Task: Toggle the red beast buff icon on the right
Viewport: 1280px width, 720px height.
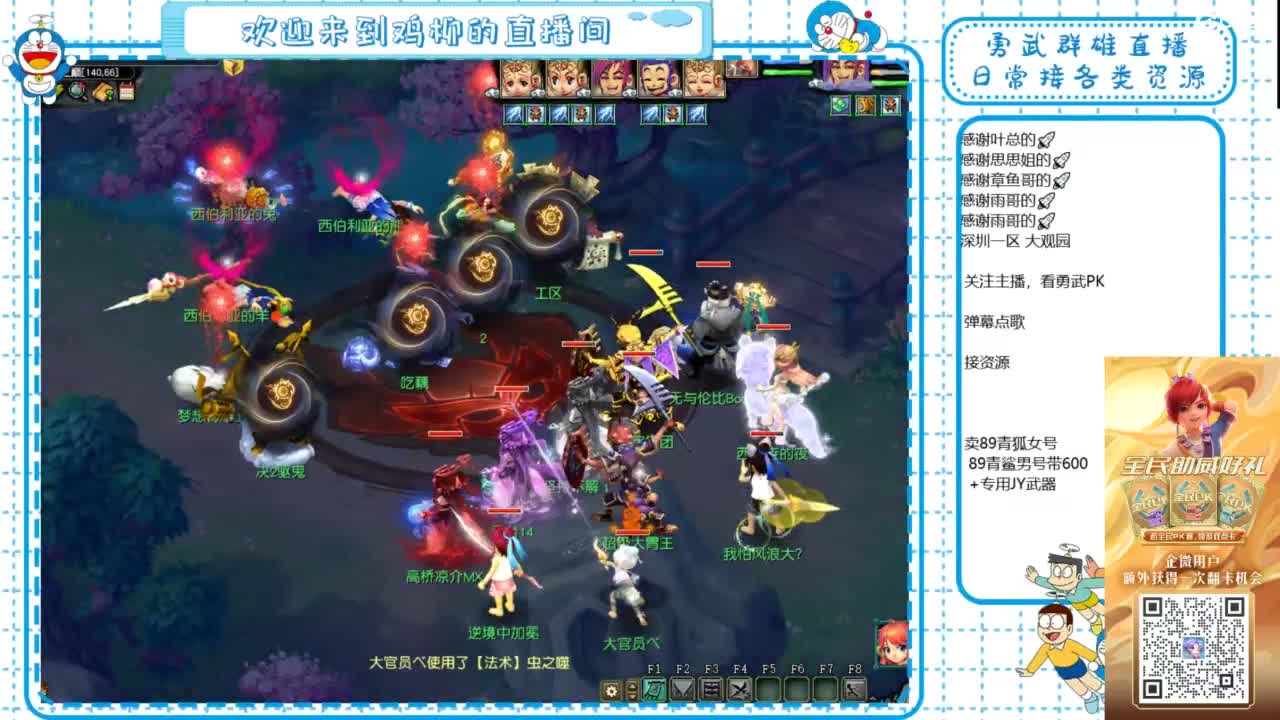Action: [x=889, y=105]
